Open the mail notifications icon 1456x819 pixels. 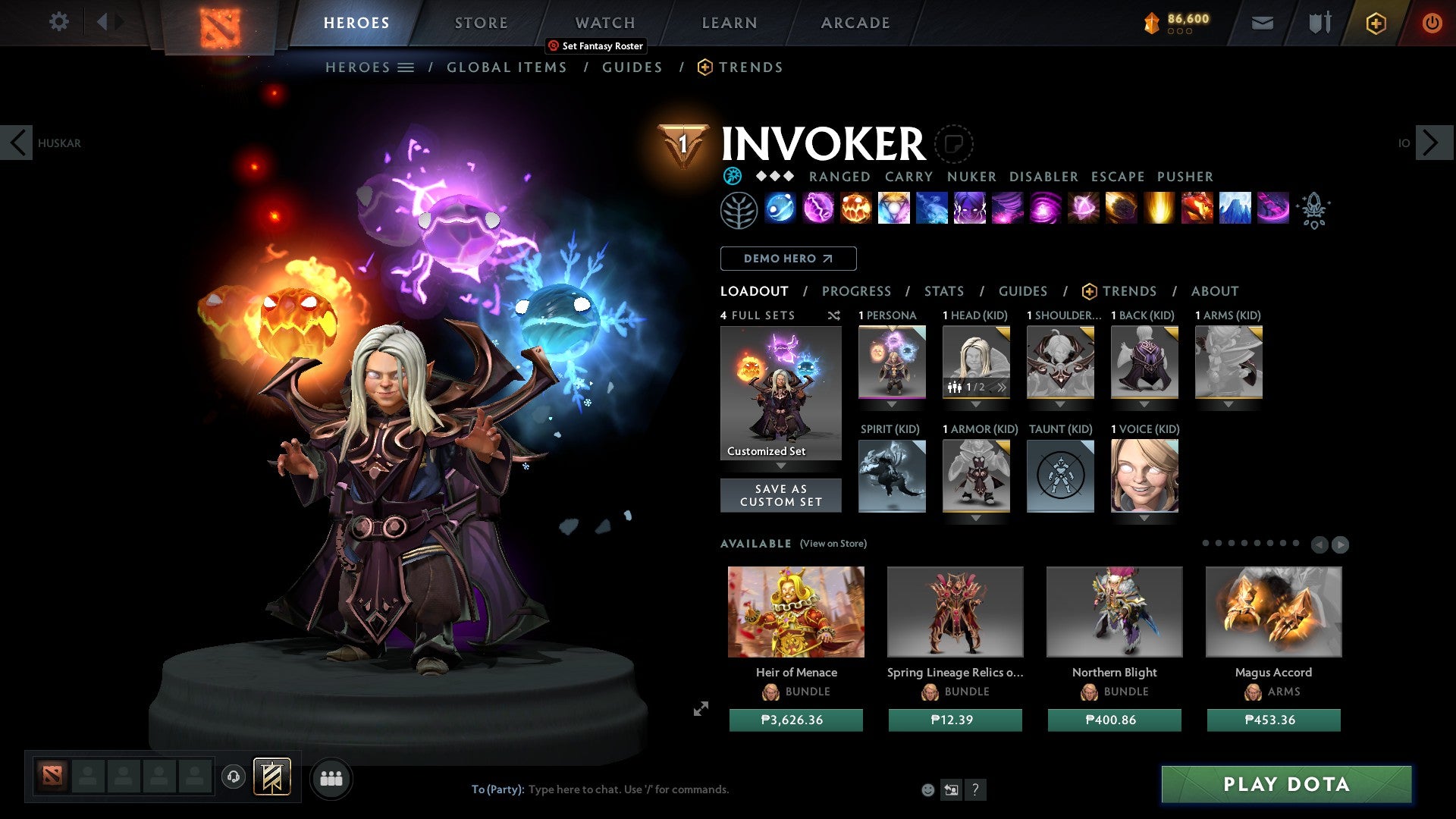(x=1261, y=23)
